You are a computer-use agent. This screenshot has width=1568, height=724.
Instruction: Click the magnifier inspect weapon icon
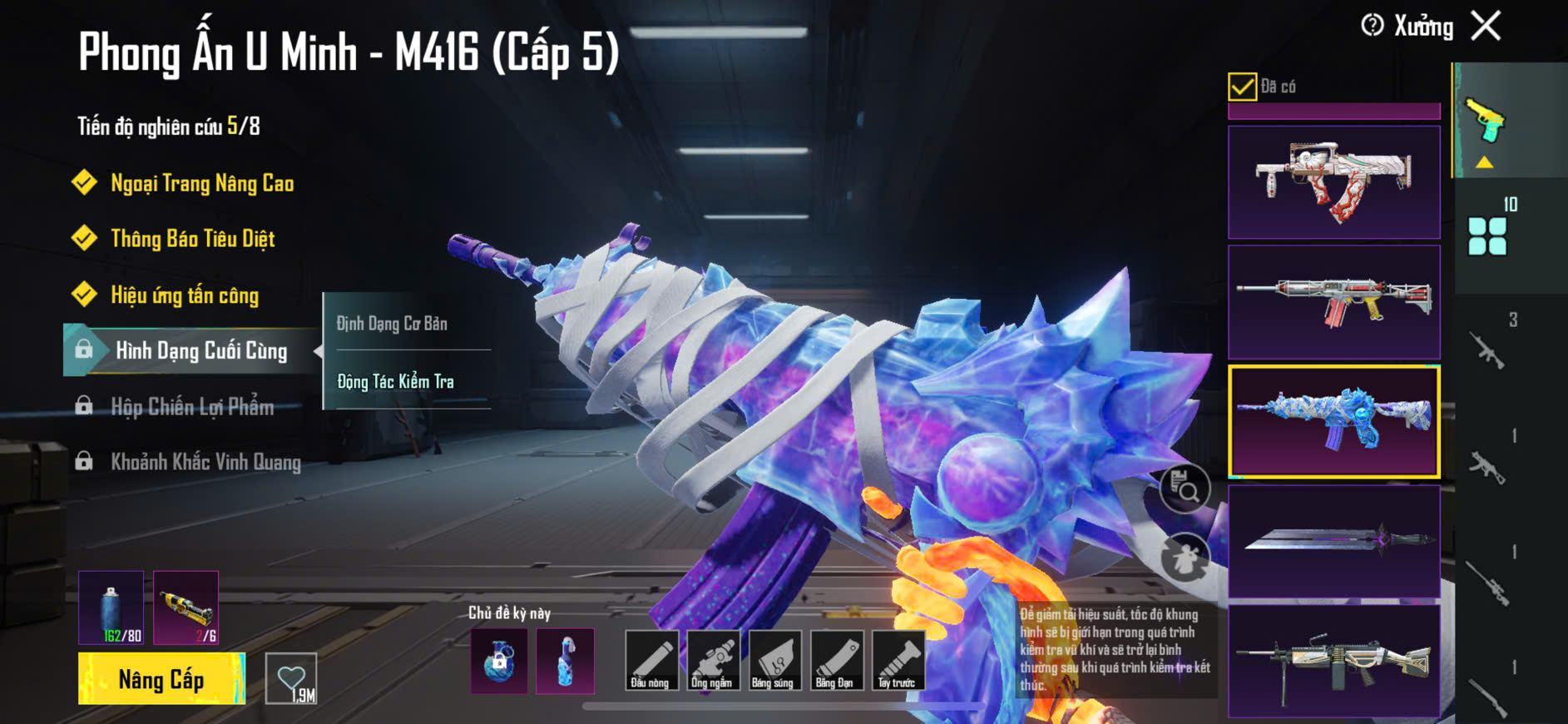tap(1185, 488)
